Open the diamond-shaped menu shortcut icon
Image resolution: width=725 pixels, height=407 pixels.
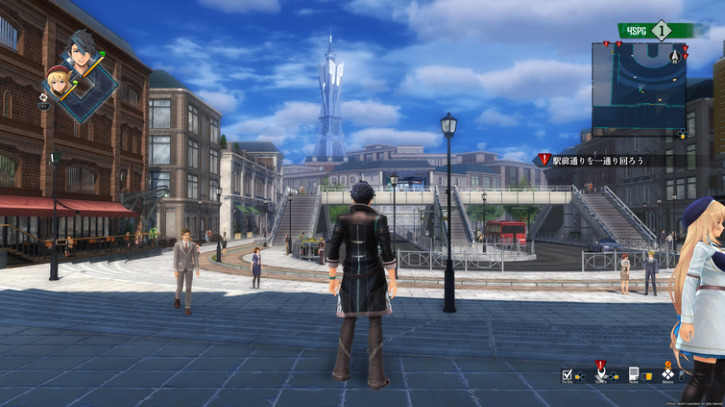[668, 375]
